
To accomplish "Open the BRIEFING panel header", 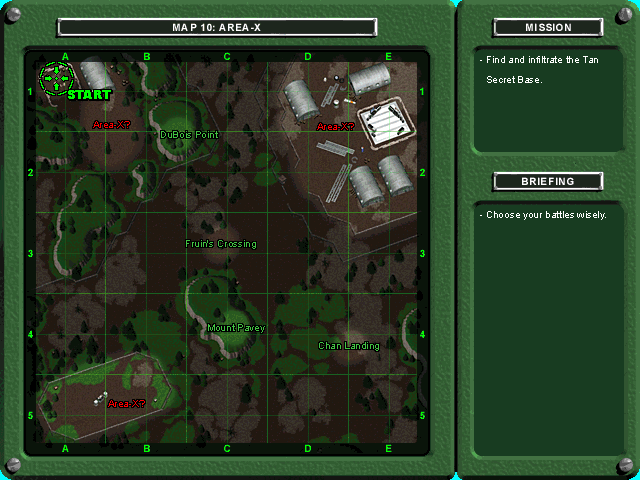I will click(548, 182).
